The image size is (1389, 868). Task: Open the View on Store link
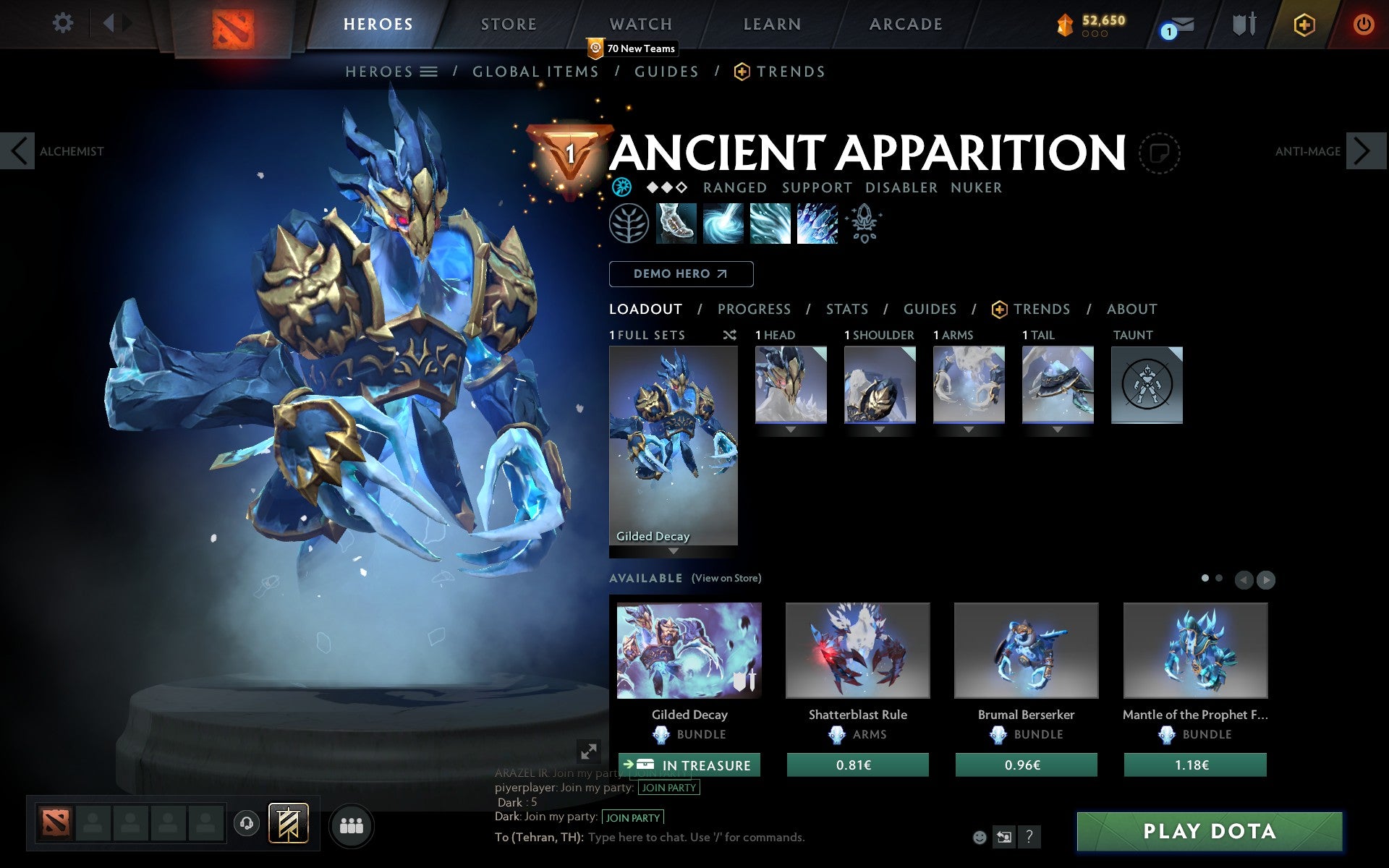[726, 578]
